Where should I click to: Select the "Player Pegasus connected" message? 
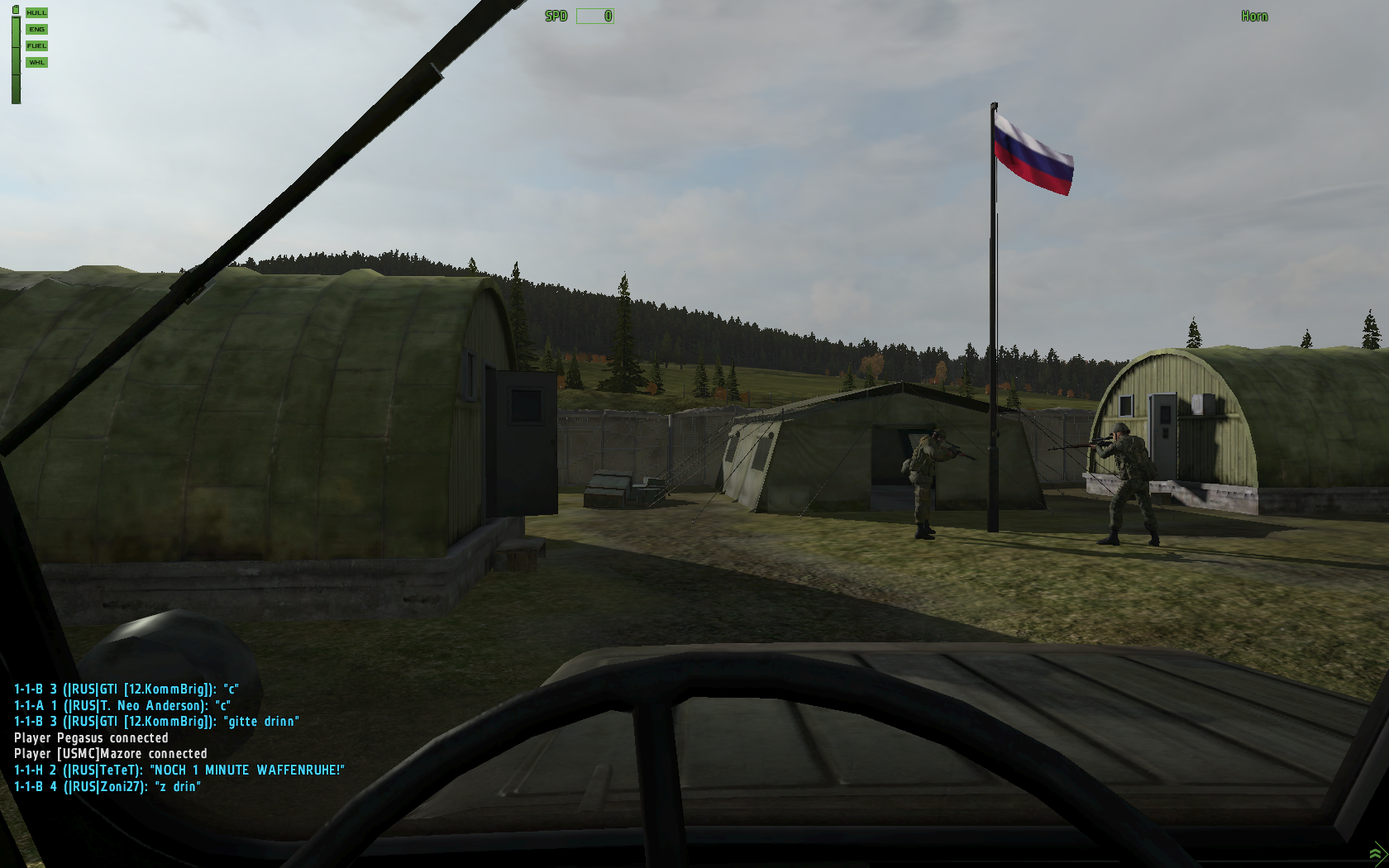coord(91,738)
